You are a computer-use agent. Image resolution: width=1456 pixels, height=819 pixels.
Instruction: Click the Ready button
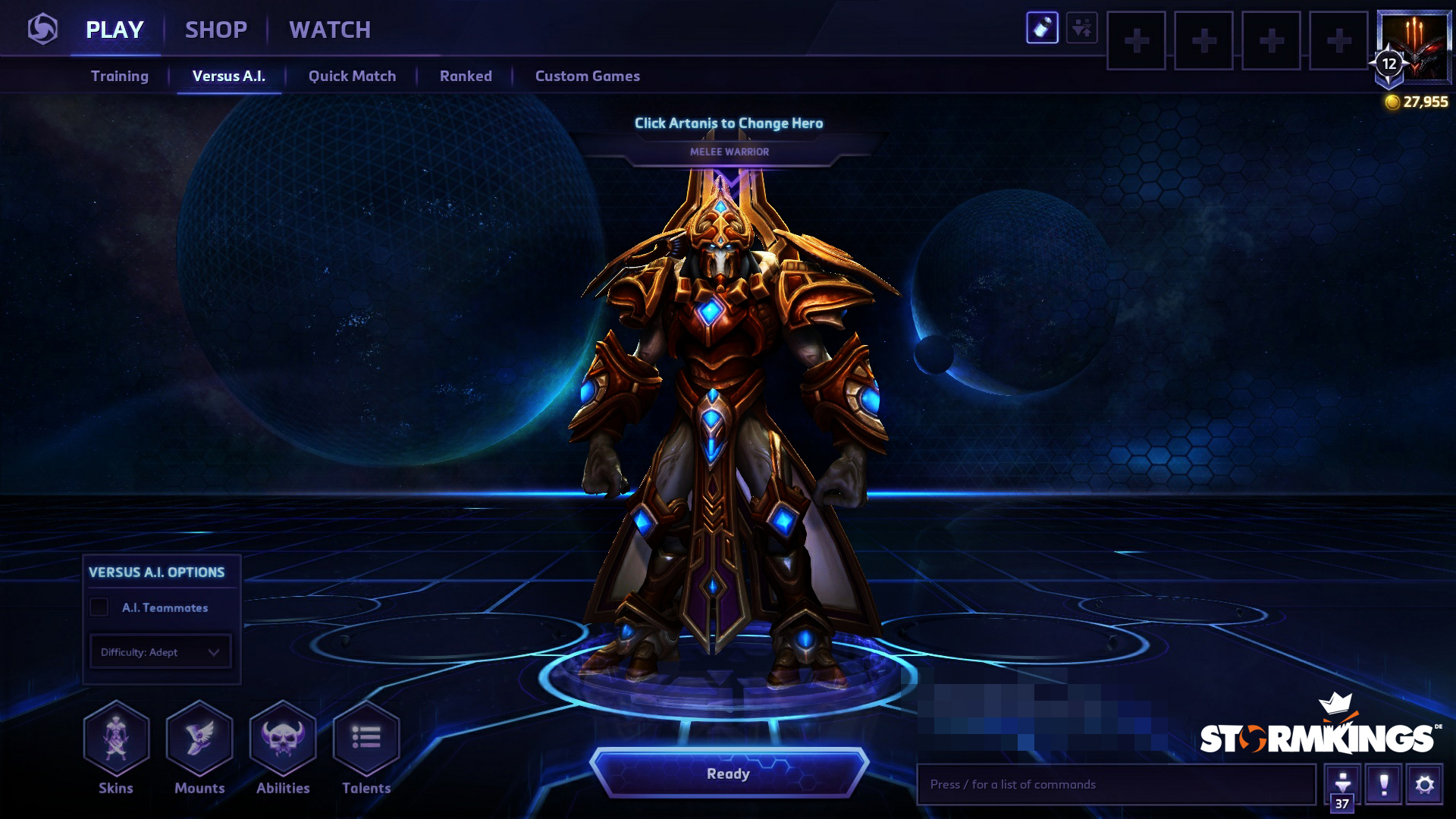pyautogui.click(x=728, y=773)
